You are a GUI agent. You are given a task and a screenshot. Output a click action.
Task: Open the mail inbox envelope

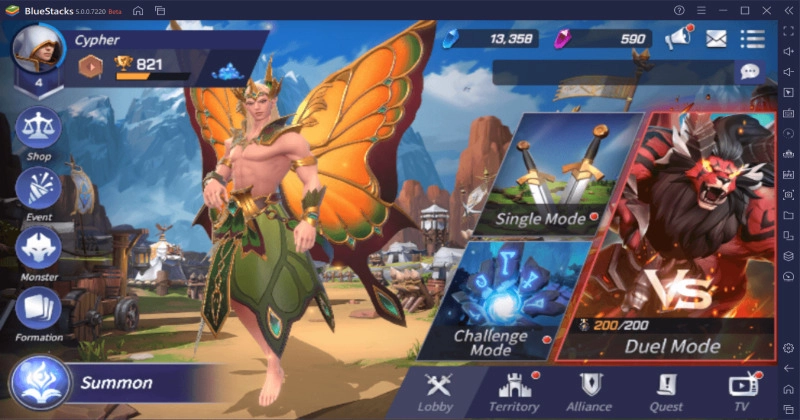click(716, 39)
